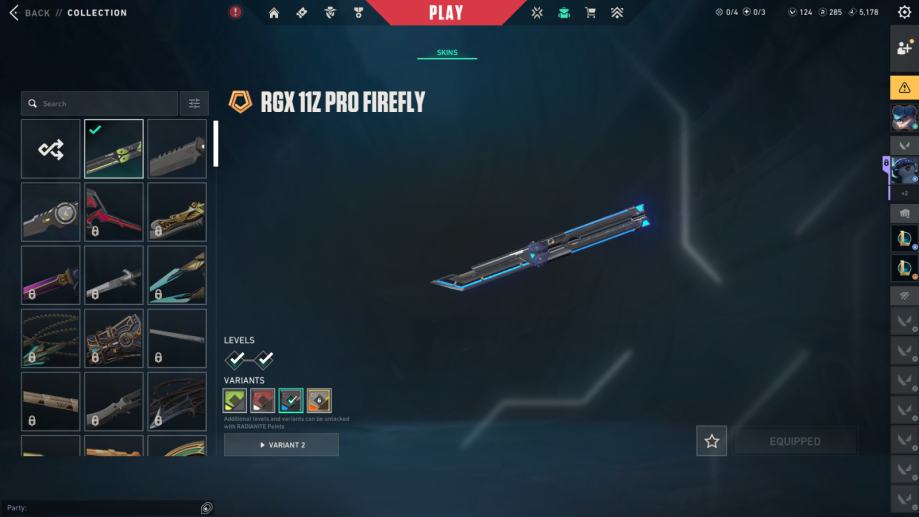Select the random shuffle skin tile

pos(51,149)
